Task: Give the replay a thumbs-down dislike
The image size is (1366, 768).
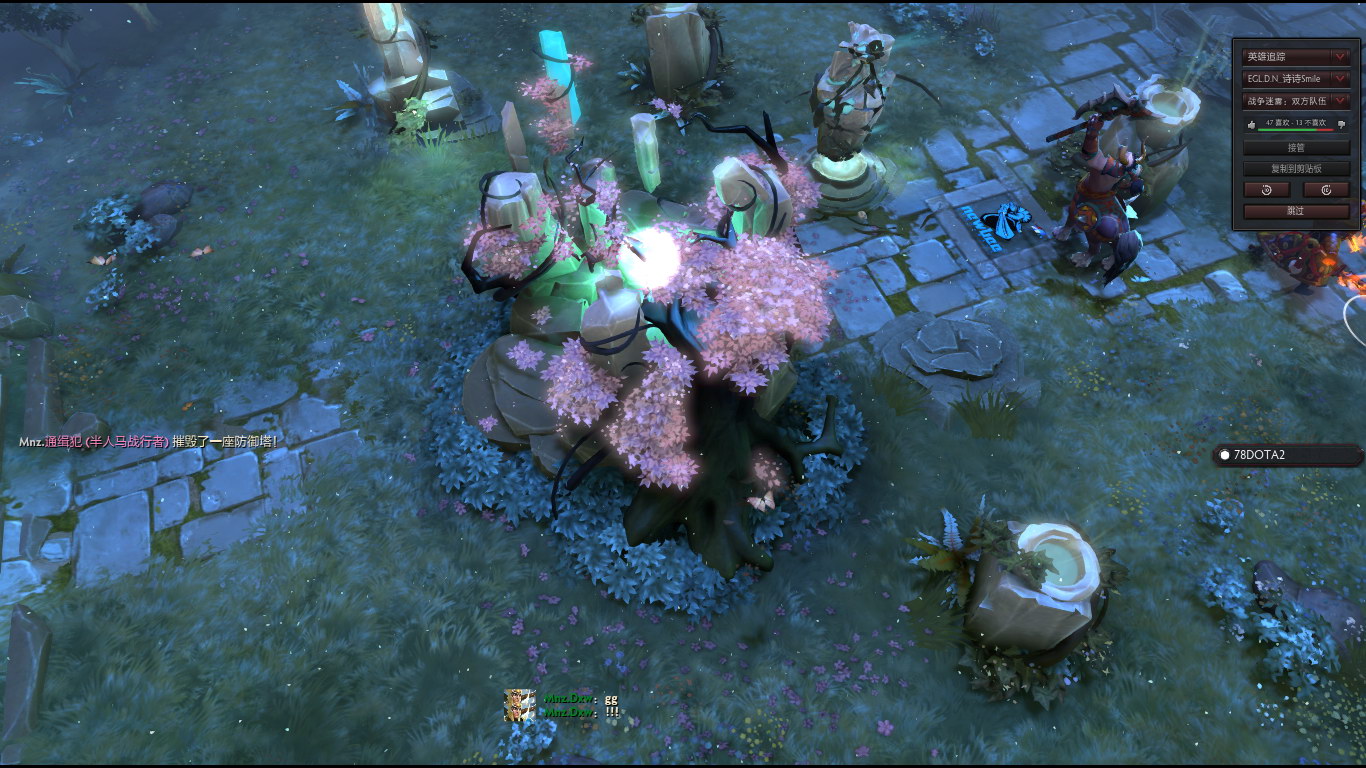Action: click(1340, 124)
